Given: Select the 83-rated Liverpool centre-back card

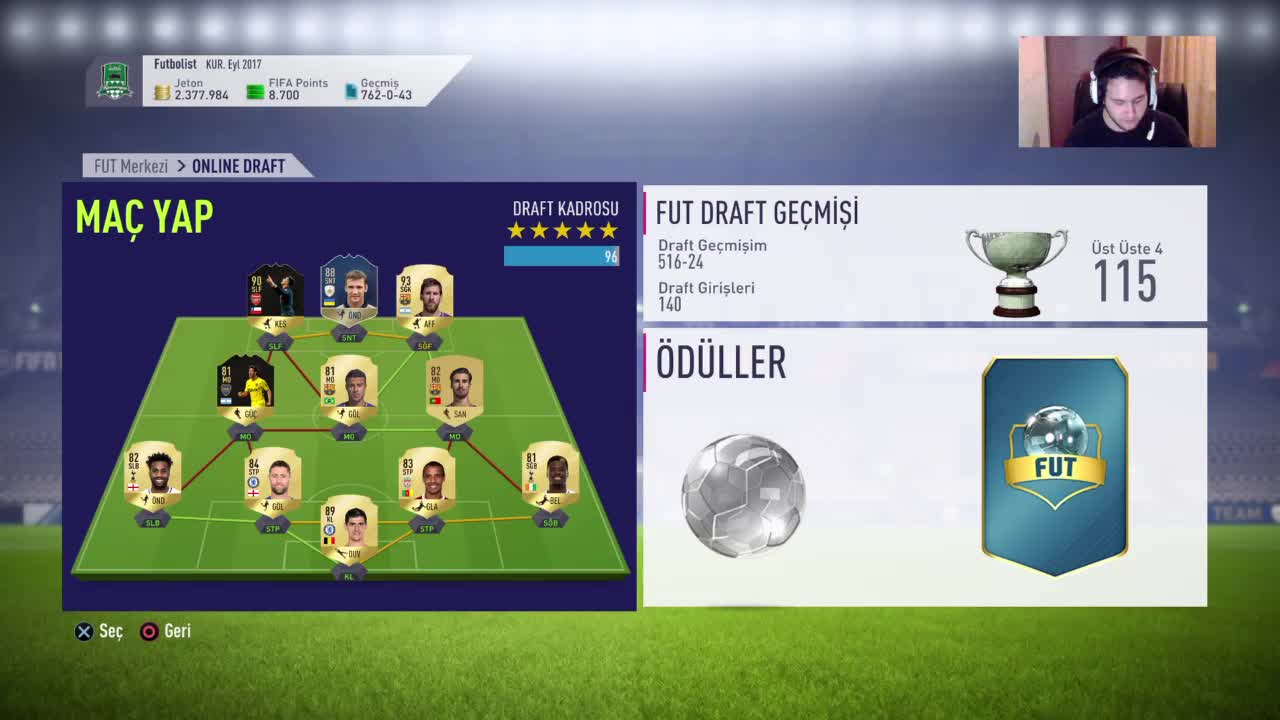Looking at the screenshot, I should click(427, 480).
